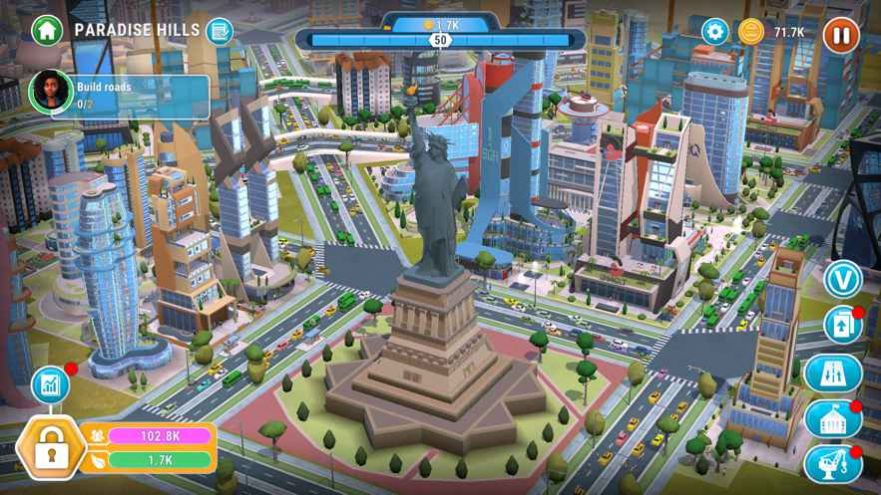Open the gear settings menu
Viewport: 881px width, 495px height.
coord(715,32)
